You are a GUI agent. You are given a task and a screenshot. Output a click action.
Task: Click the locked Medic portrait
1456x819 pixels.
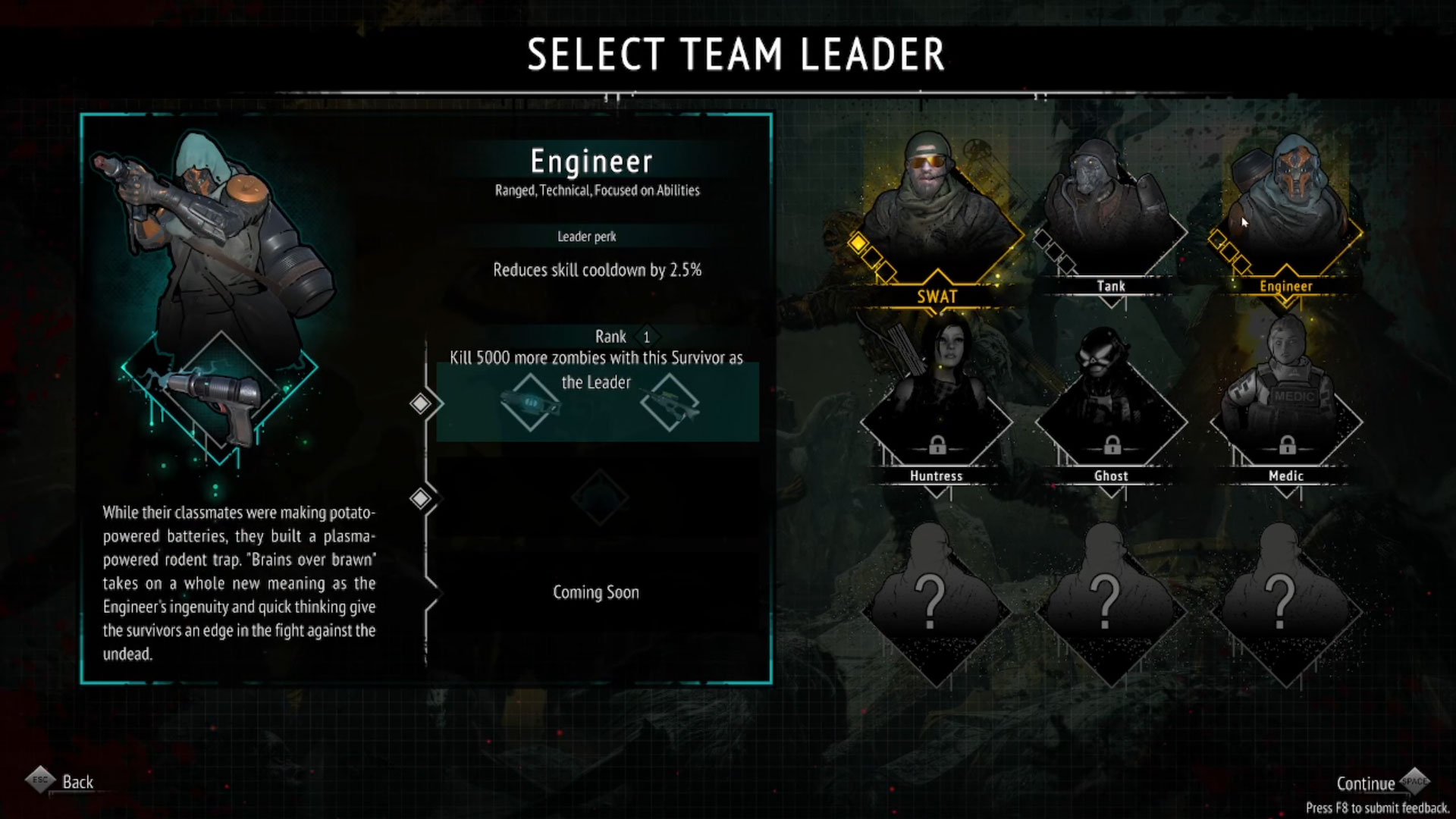1286,402
